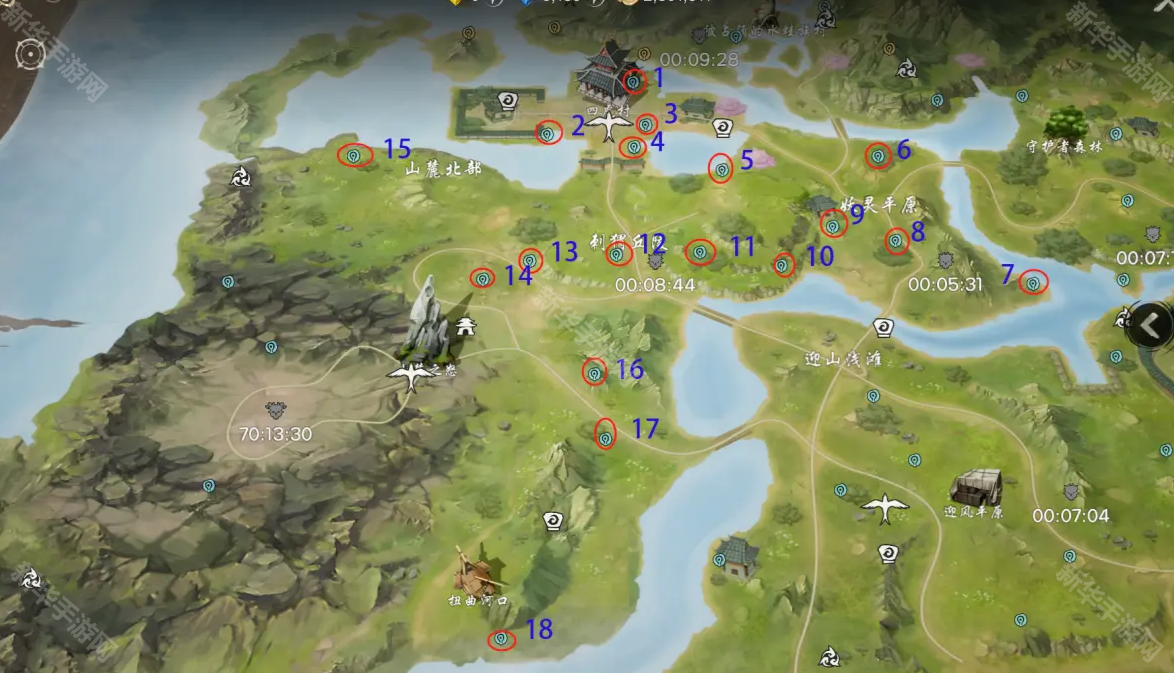Click the boss icon above timer 00:08:44
Image resolution: width=1174 pixels, height=673 pixels.
pyautogui.click(x=656, y=261)
